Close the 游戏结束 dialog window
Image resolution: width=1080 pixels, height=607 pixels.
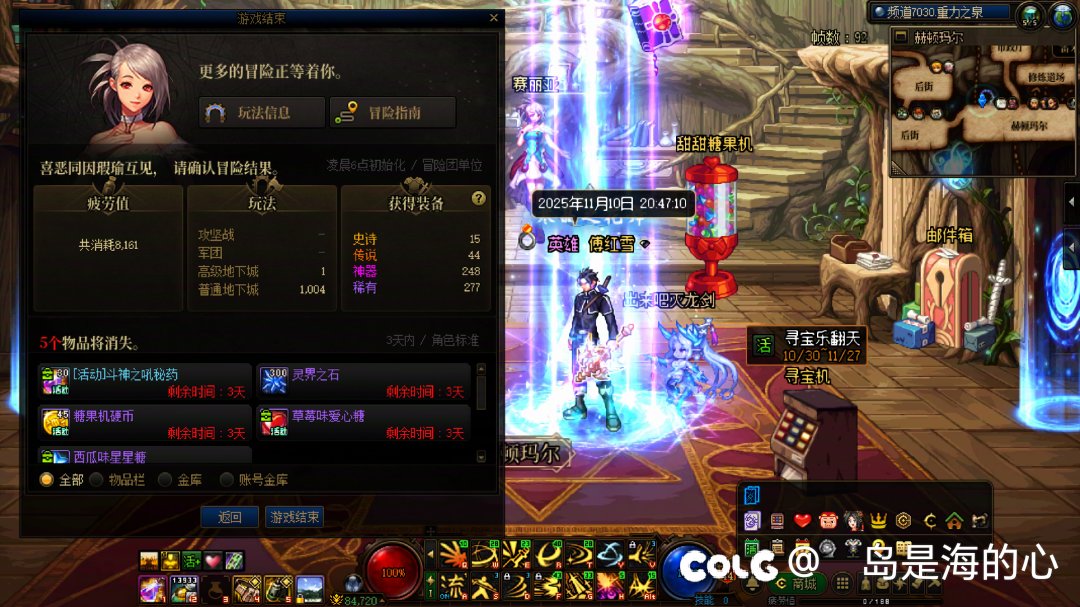[493, 17]
